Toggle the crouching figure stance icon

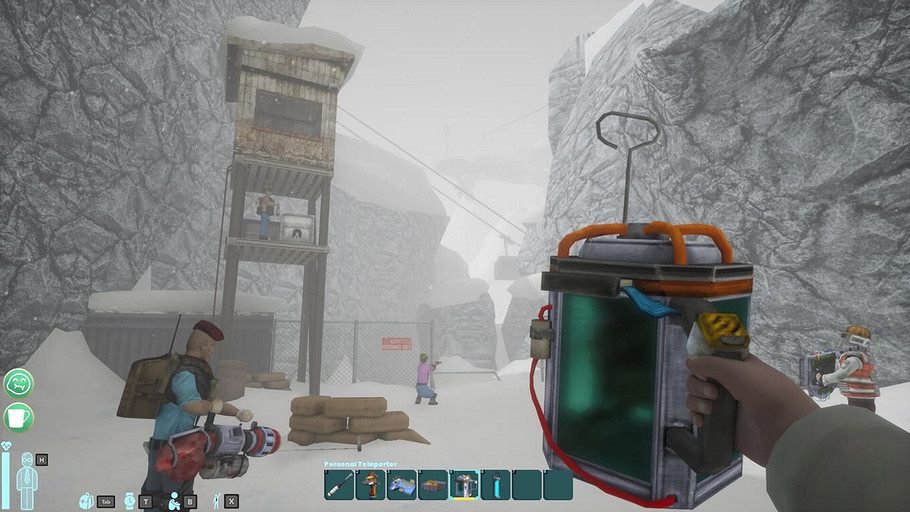pos(173,500)
